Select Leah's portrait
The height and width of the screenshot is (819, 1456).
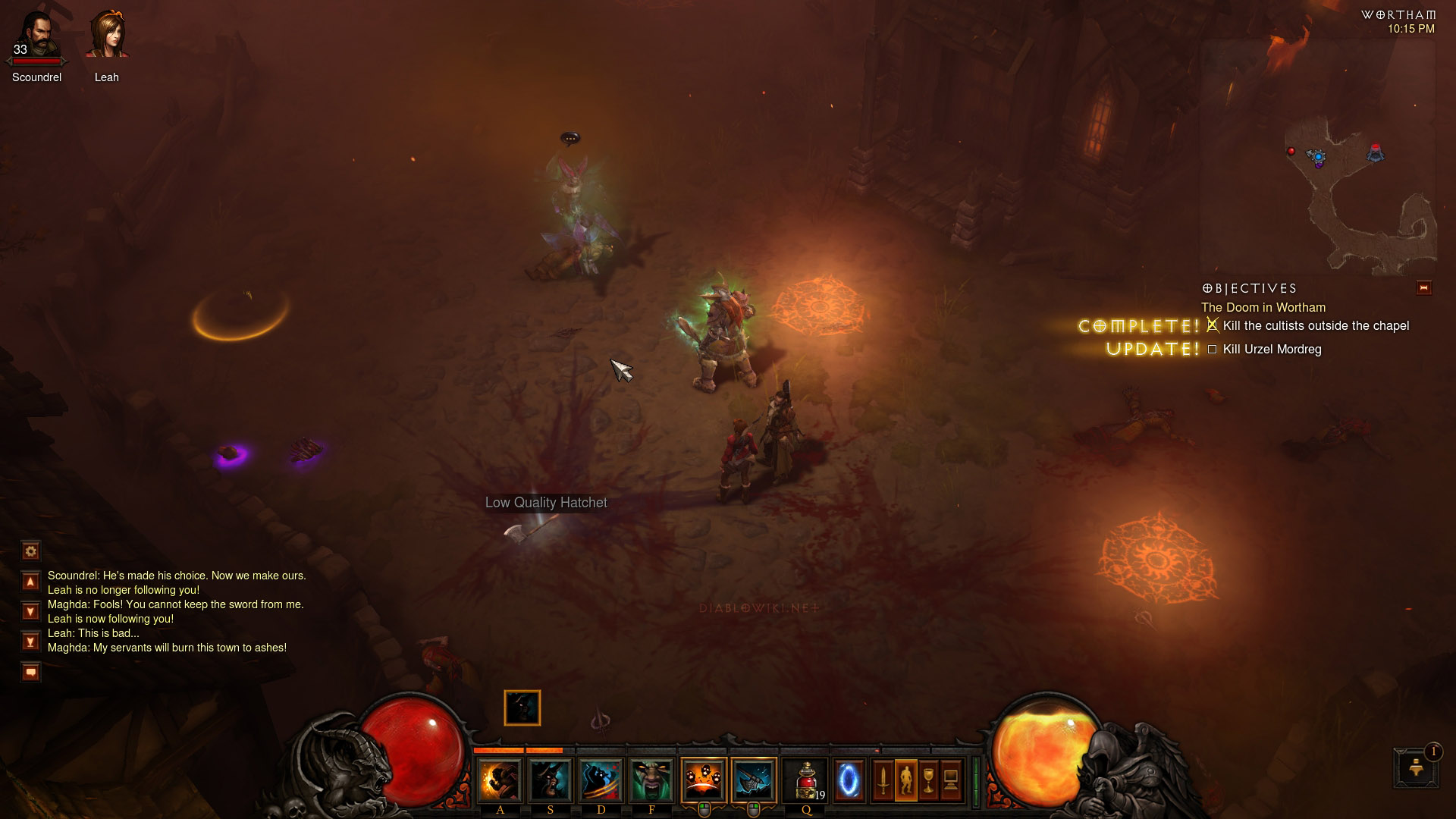click(x=106, y=36)
